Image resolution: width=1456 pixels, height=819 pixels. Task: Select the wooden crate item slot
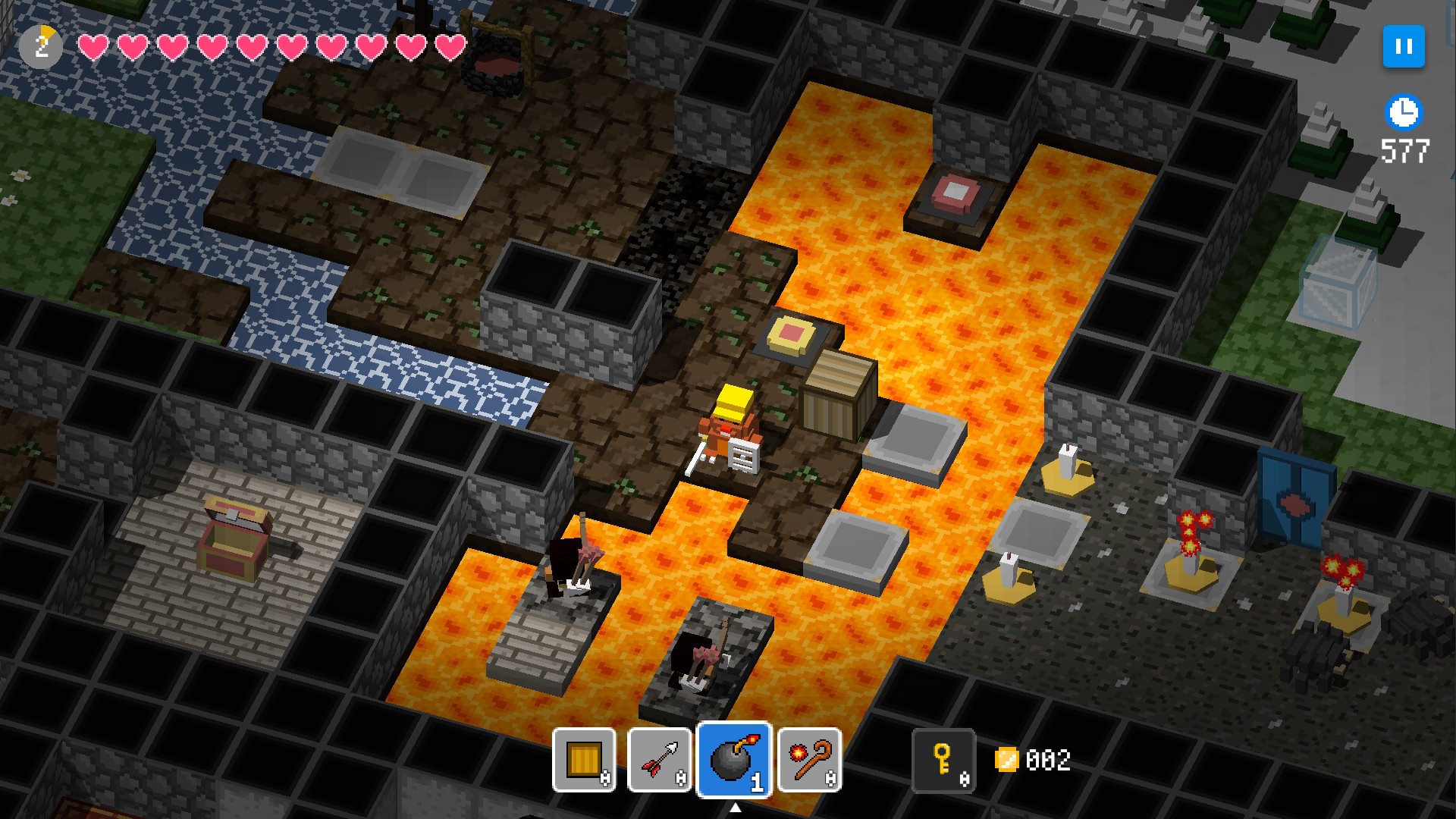(x=584, y=761)
